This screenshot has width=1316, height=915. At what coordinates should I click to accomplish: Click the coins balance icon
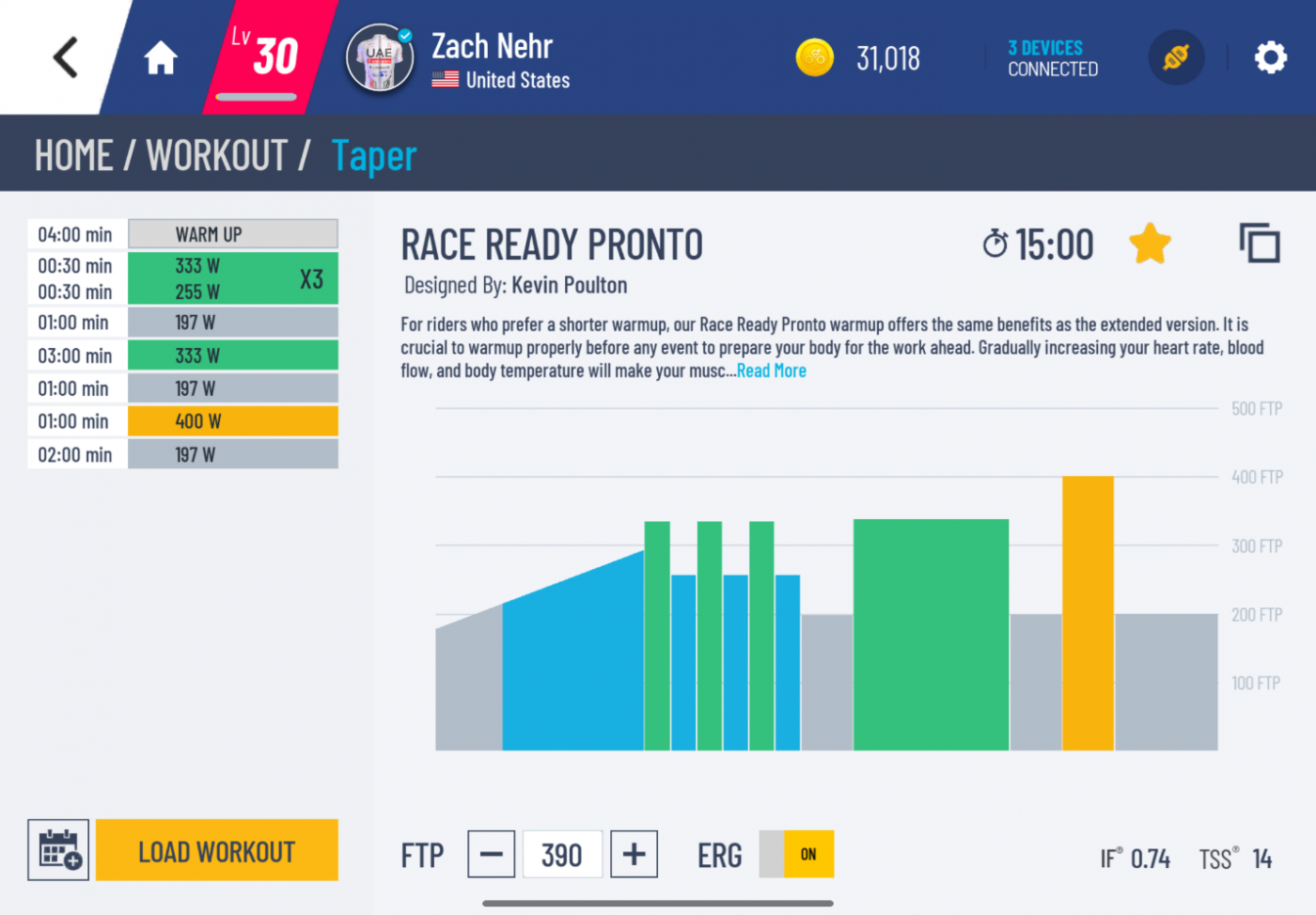[x=814, y=57]
